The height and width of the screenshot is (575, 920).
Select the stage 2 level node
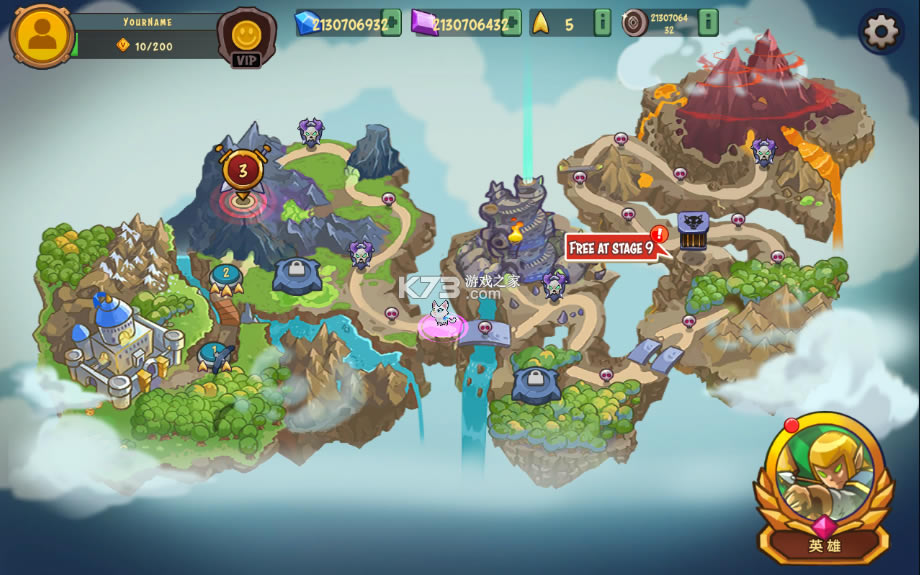(x=226, y=275)
